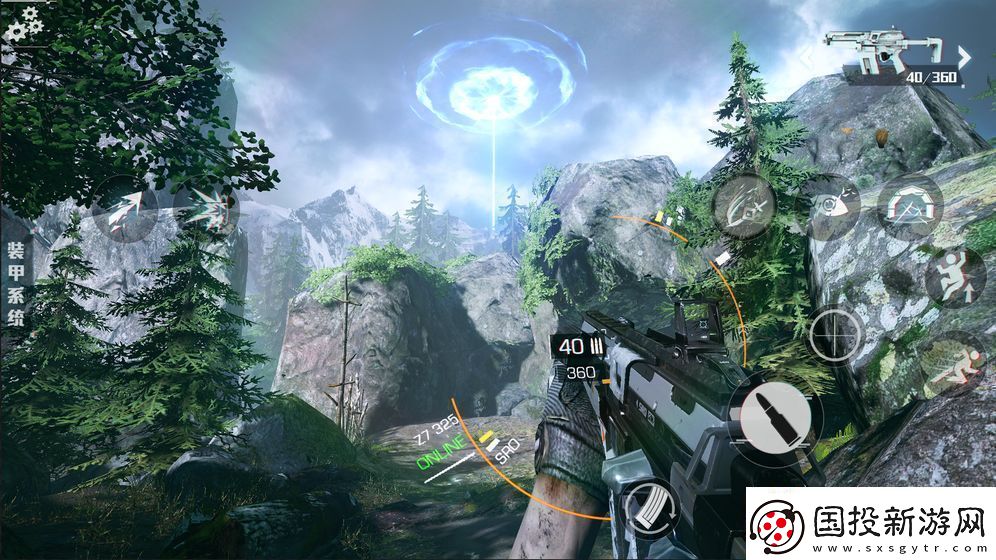Reload with the magazine icon
The width and height of the screenshot is (996, 560).
[x=651, y=508]
